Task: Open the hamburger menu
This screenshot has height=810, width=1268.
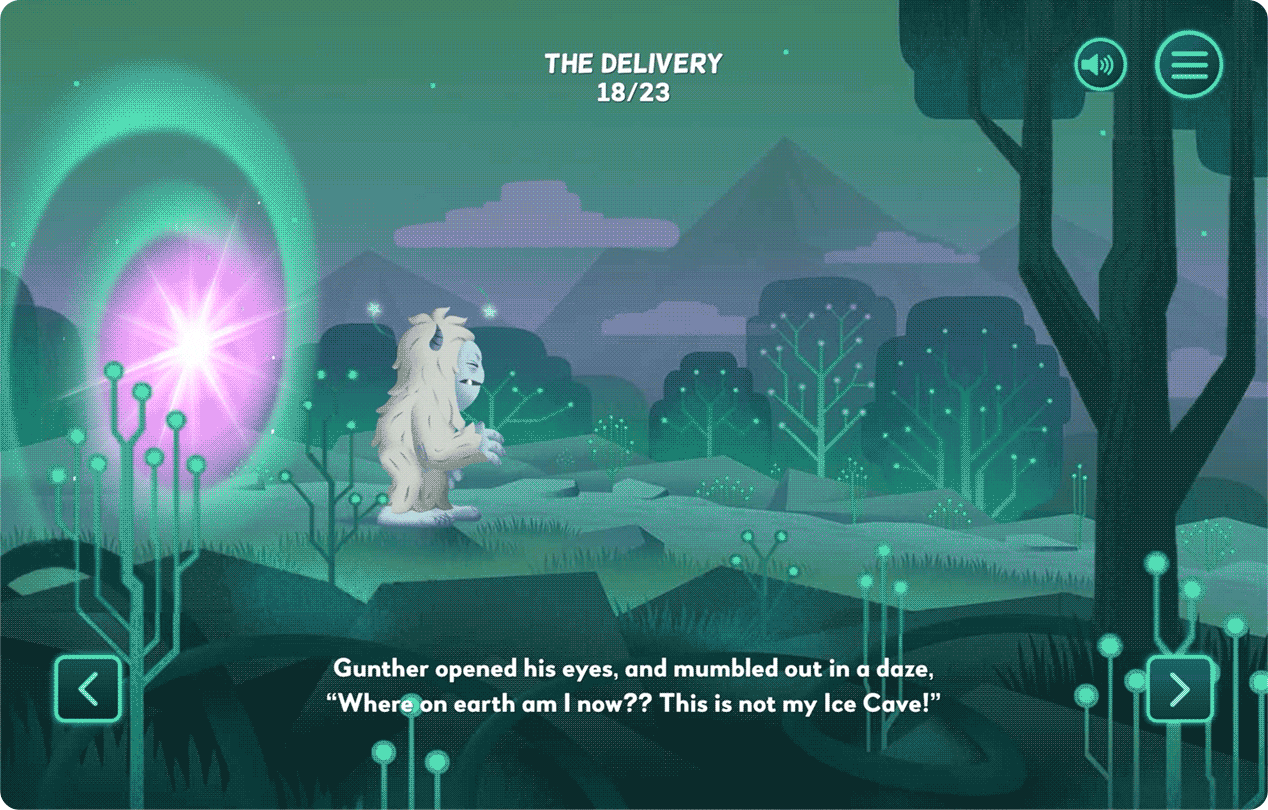Action: coord(1188,65)
